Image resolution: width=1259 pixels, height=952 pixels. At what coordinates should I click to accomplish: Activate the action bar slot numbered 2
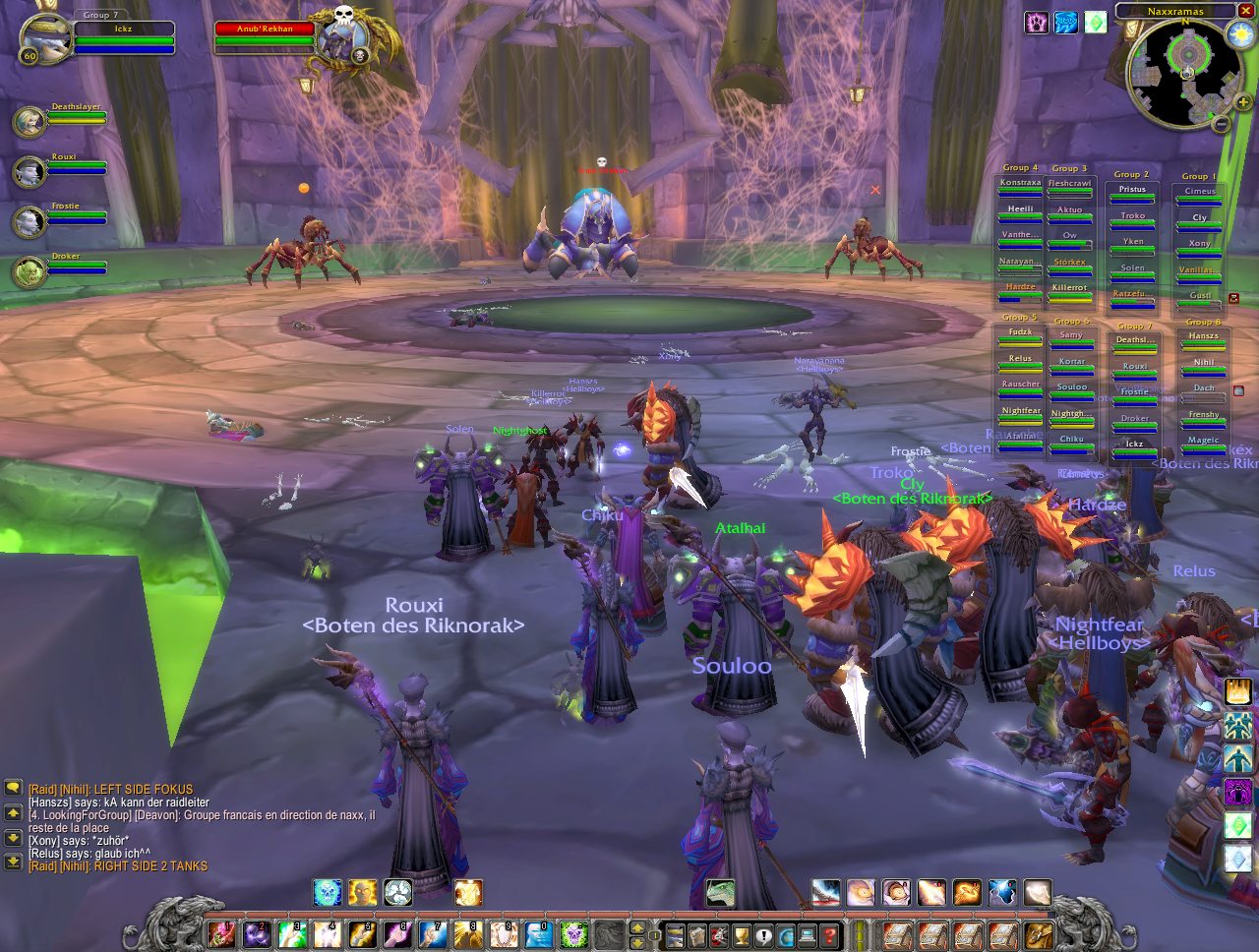click(x=257, y=934)
